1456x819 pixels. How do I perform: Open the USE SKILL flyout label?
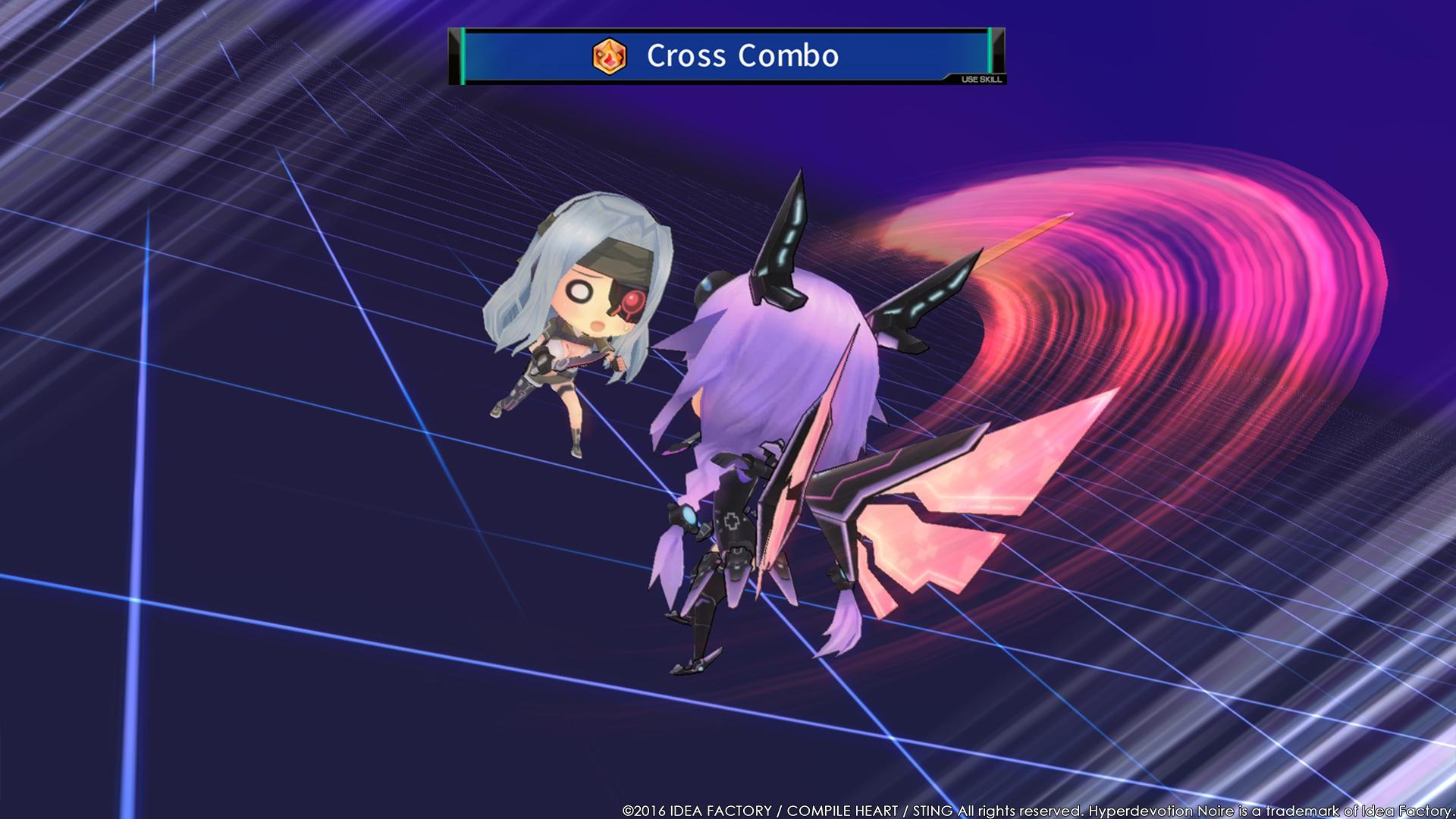click(981, 78)
